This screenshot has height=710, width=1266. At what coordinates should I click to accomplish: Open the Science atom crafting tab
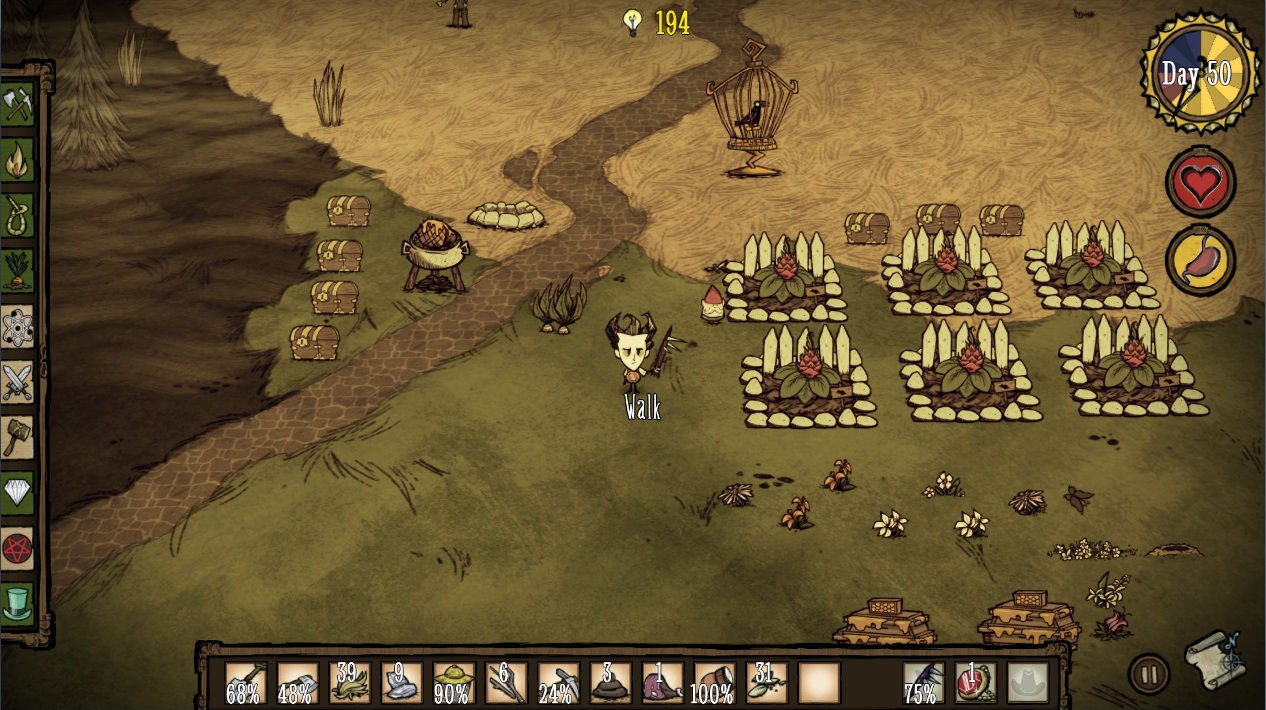click(18, 326)
